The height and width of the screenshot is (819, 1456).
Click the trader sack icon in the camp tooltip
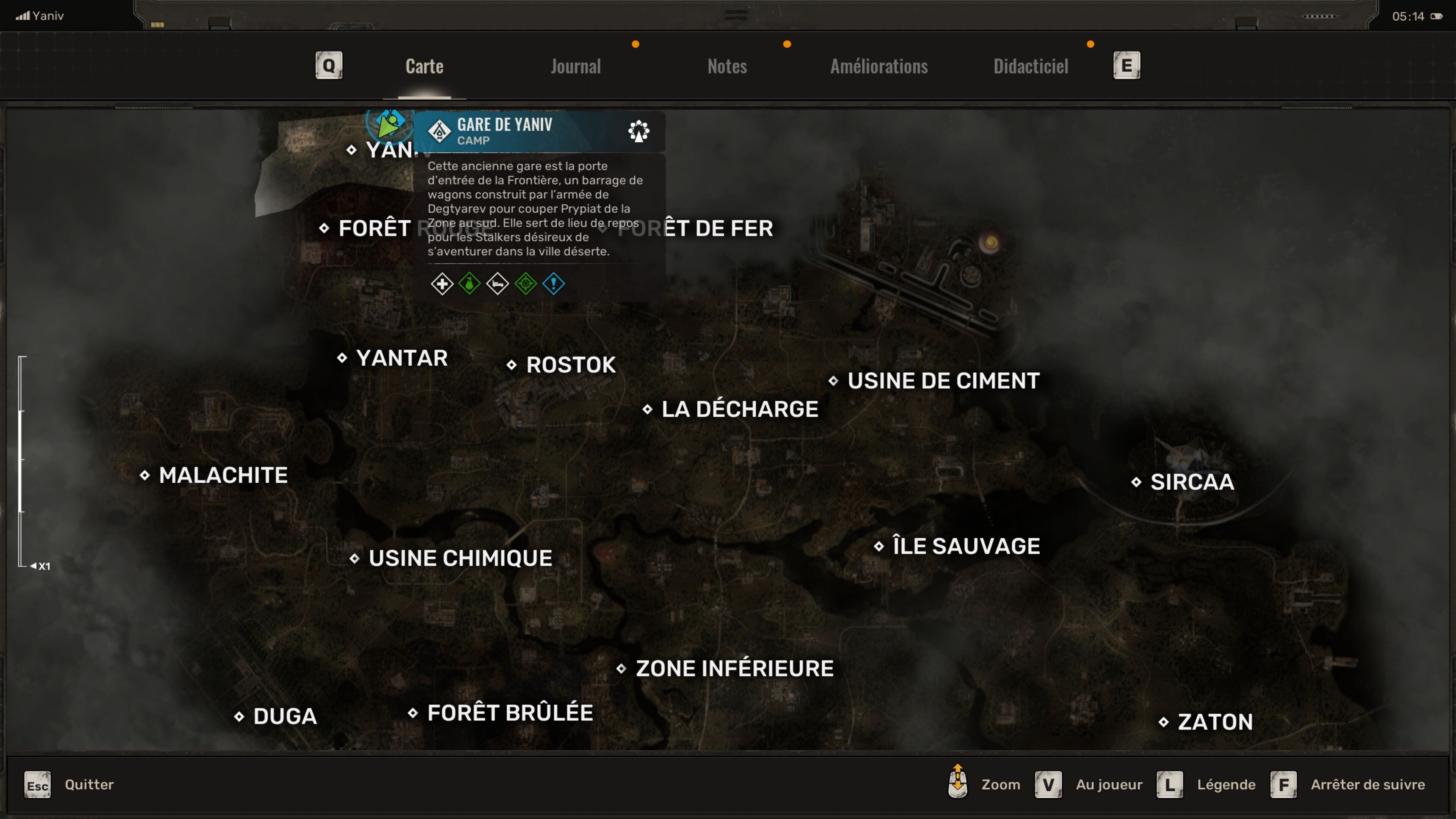[469, 284]
